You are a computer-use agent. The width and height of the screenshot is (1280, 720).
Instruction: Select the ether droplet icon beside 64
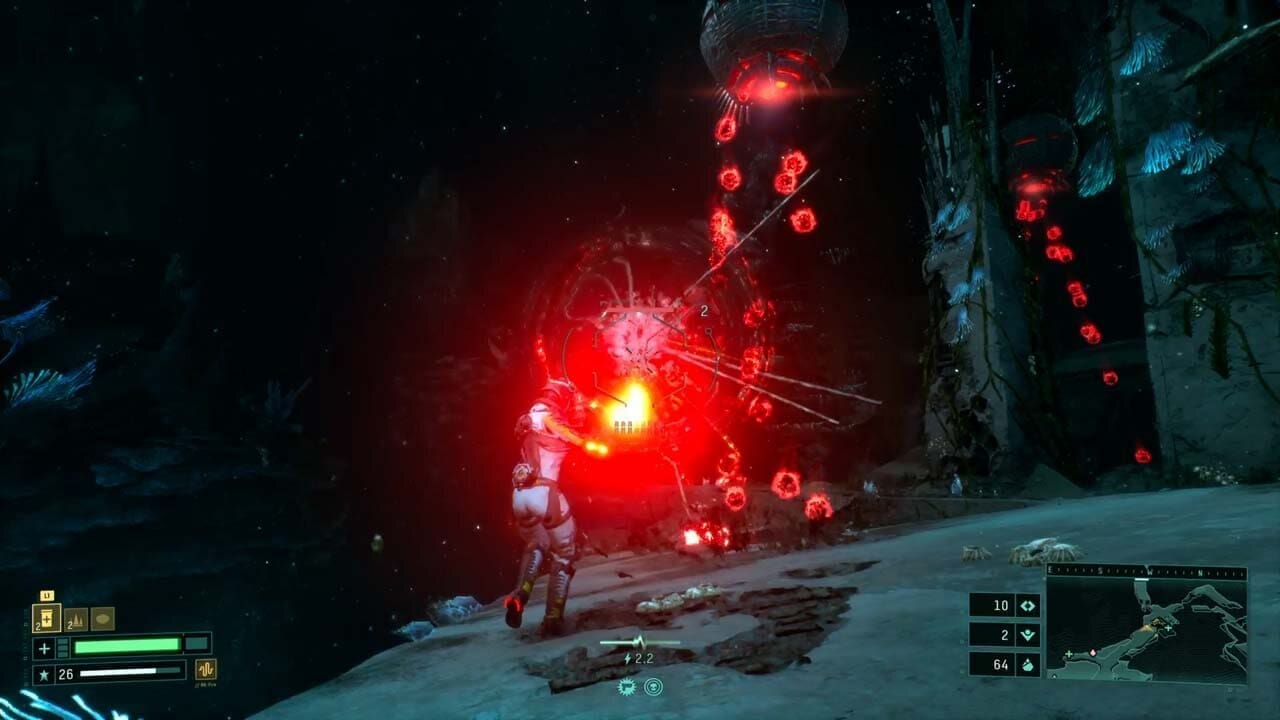[x=1028, y=664]
